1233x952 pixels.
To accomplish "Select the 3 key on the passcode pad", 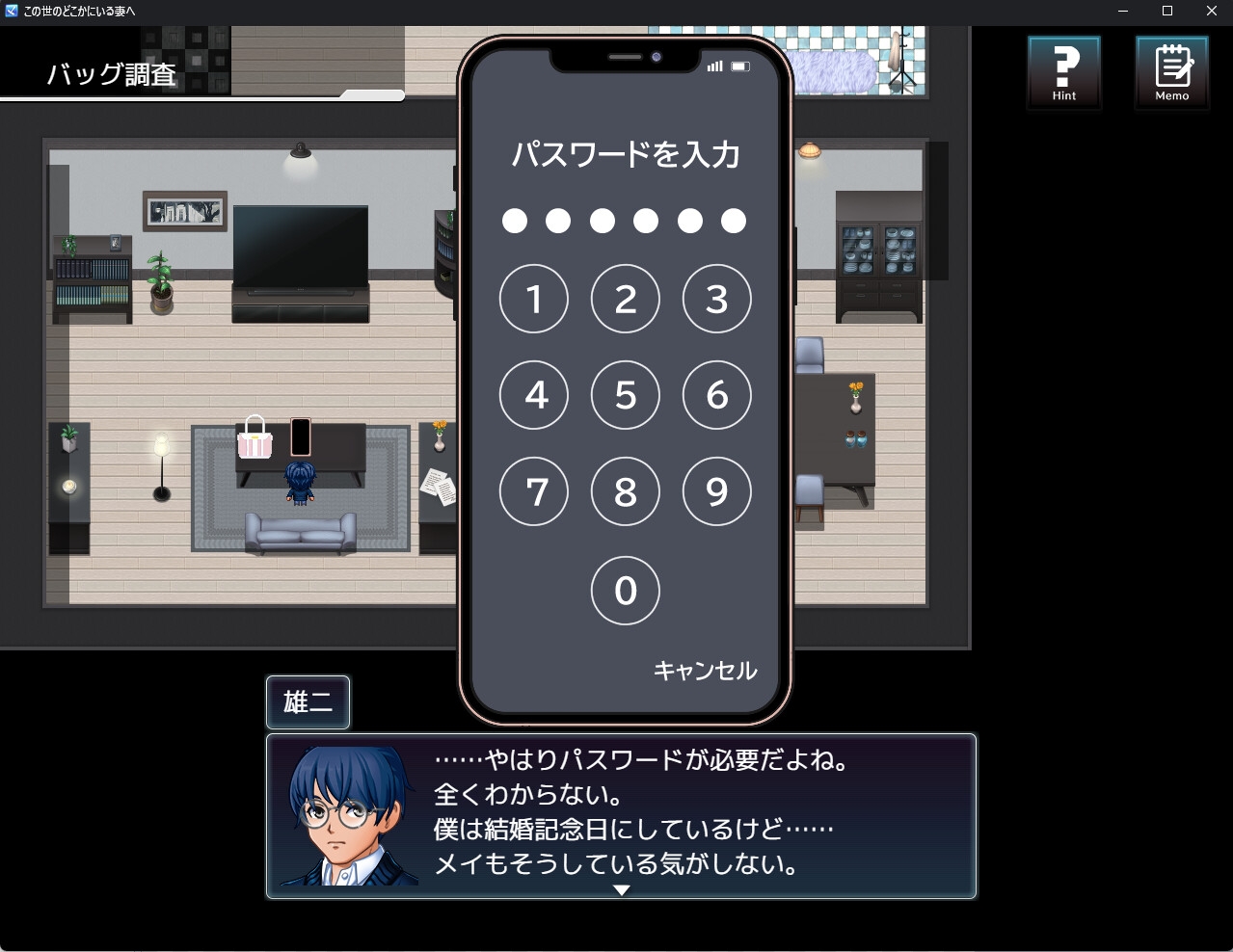I will 716,299.
